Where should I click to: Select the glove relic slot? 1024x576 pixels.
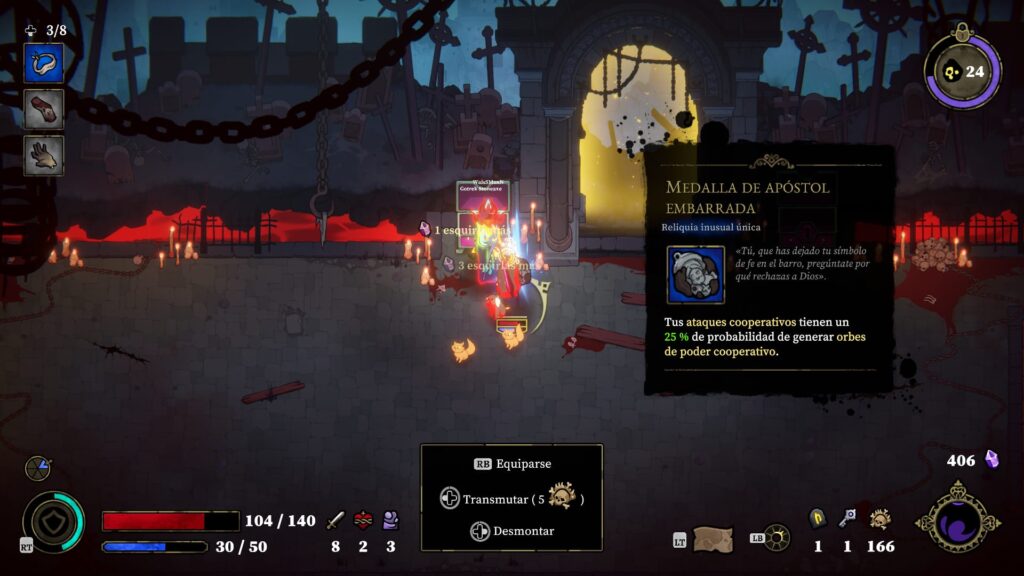pos(44,155)
